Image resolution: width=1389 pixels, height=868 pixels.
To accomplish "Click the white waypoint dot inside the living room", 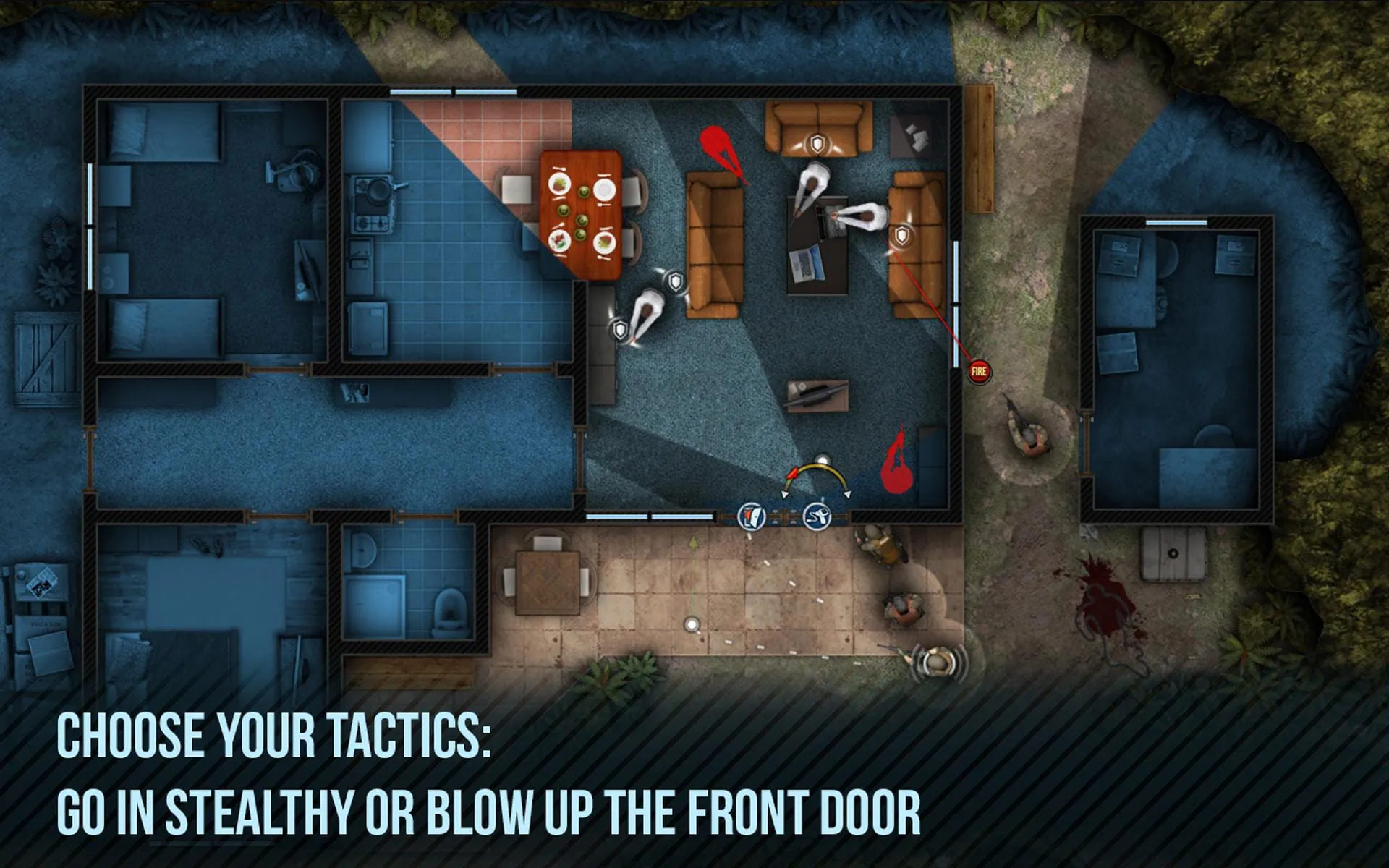I will 823,459.
